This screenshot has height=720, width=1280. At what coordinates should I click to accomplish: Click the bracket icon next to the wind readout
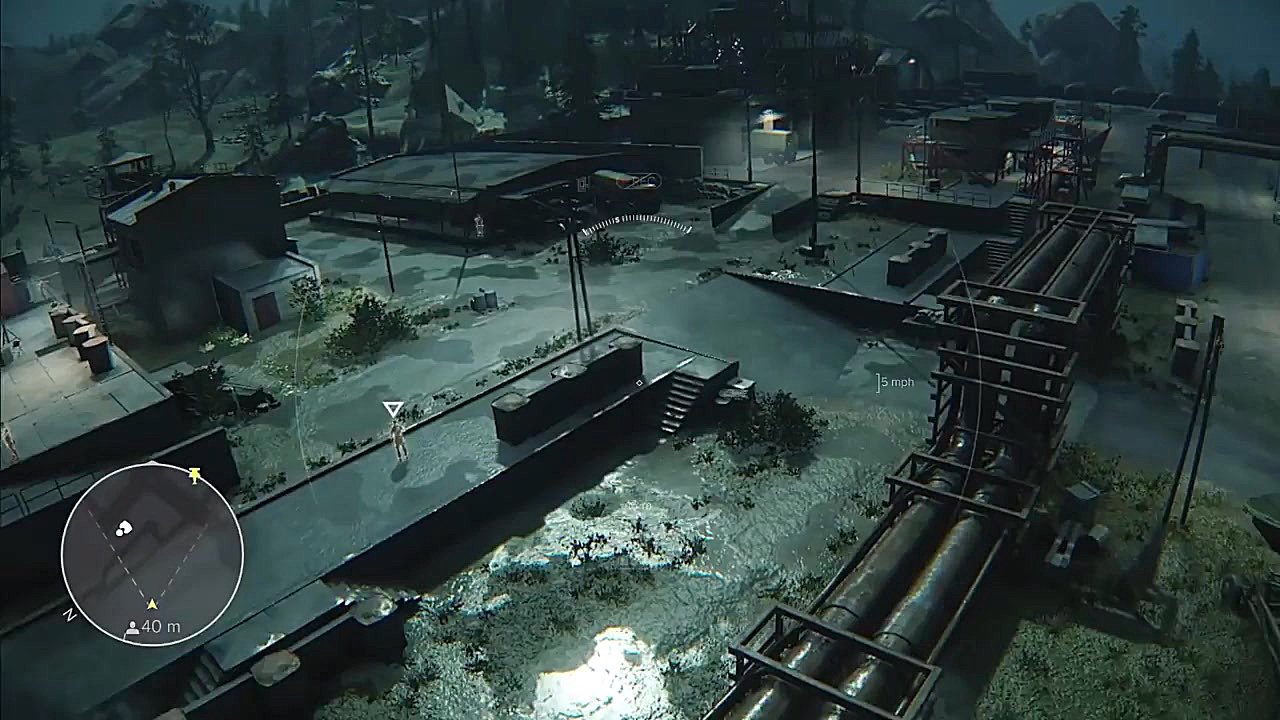click(x=880, y=382)
